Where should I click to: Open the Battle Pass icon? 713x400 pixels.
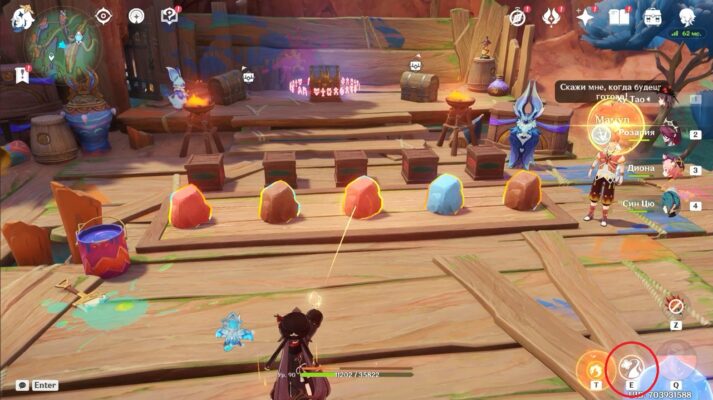coord(550,16)
